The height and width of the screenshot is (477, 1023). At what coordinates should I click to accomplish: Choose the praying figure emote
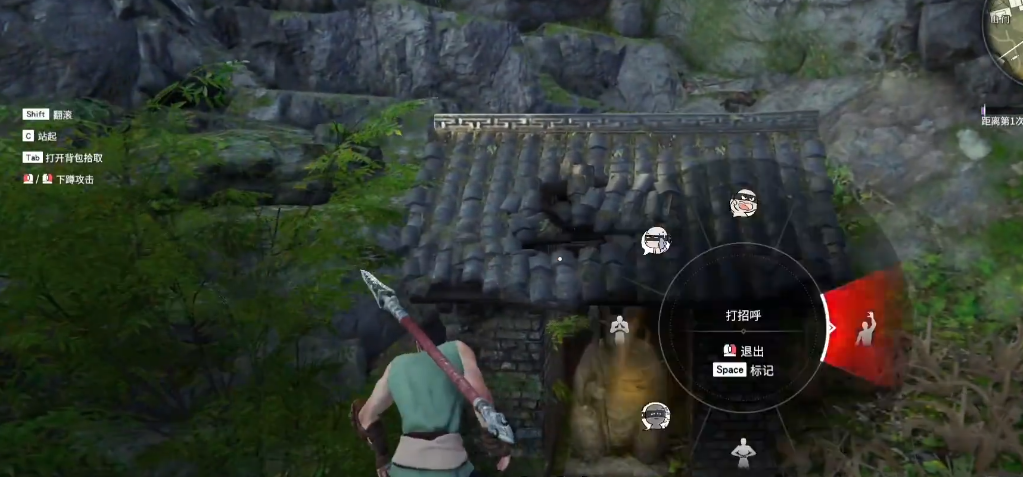click(620, 326)
